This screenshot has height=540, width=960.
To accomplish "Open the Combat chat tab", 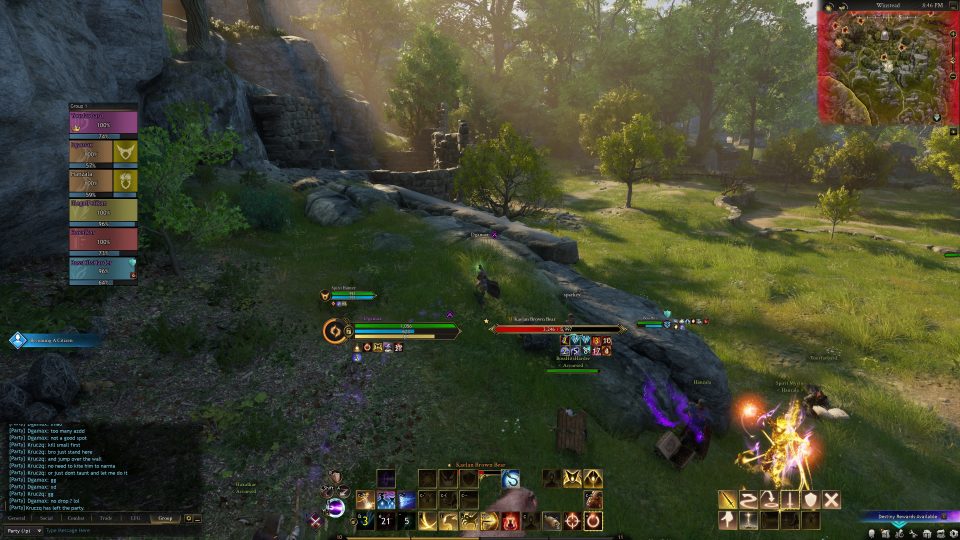I will point(76,518).
